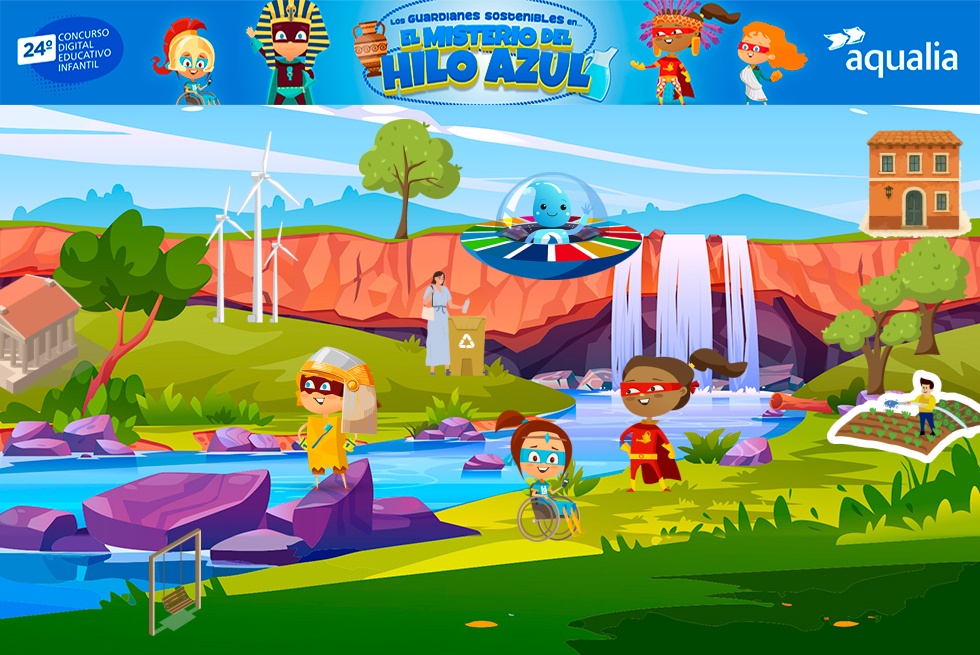Select the wooden swing
This screenshot has height=655, width=980.
point(176,583)
